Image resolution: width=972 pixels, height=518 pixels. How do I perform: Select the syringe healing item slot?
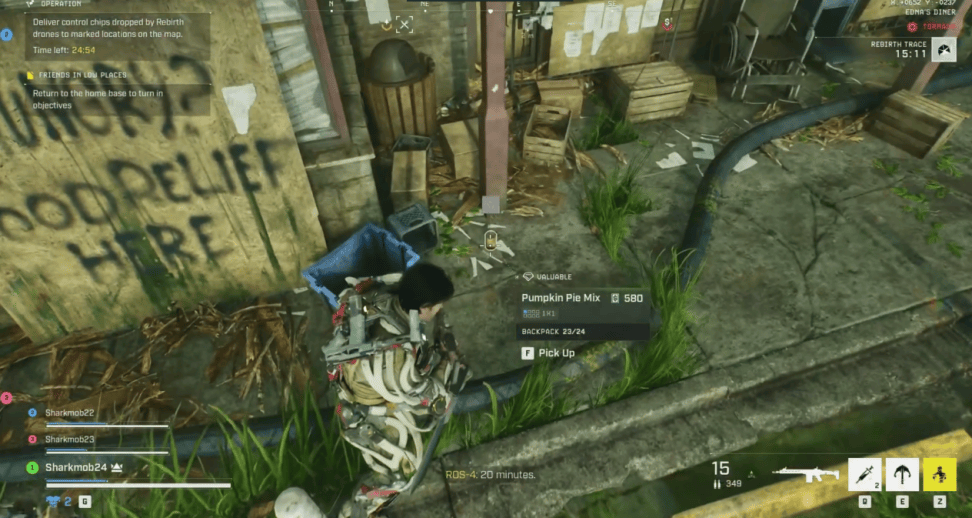pos(865,473)
